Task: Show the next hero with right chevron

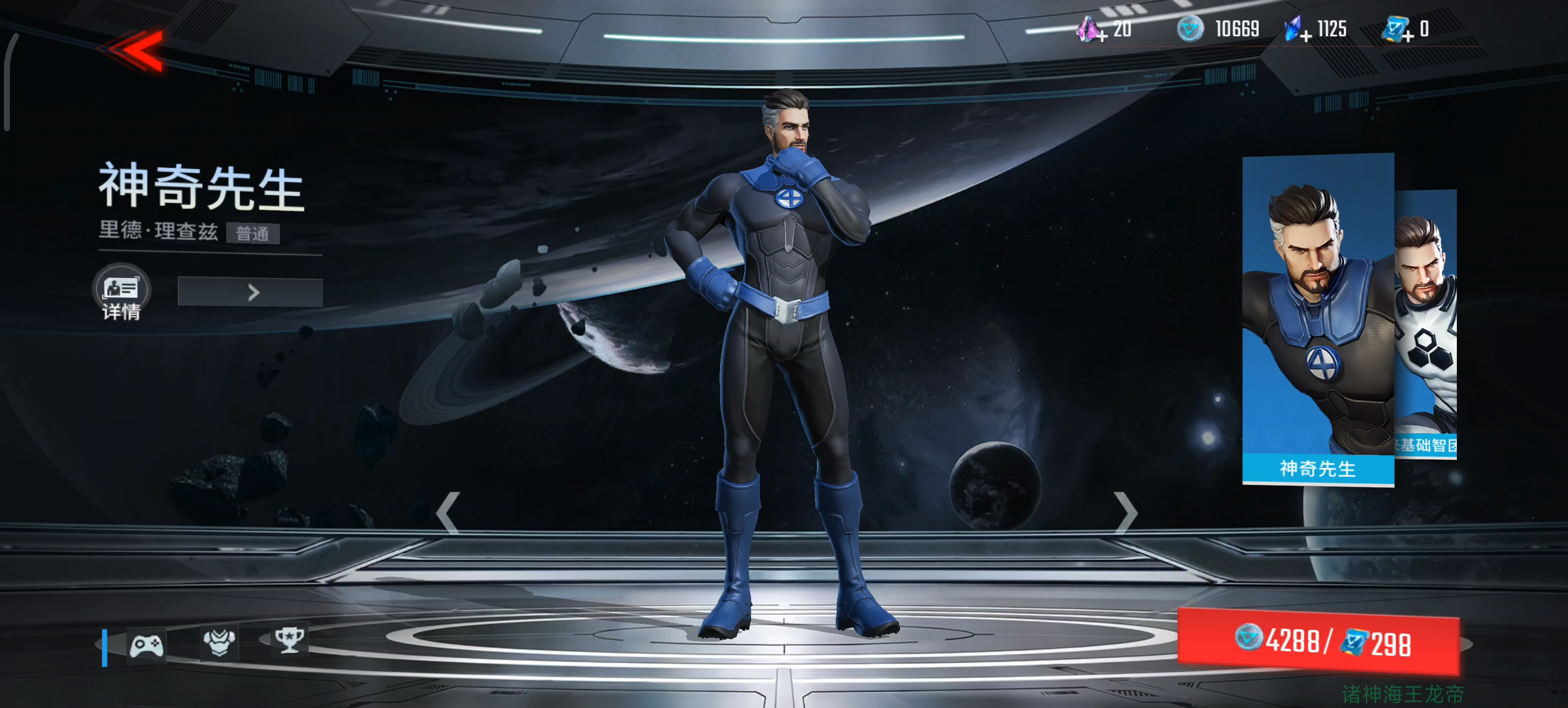Action: [x=1125, y=513]
